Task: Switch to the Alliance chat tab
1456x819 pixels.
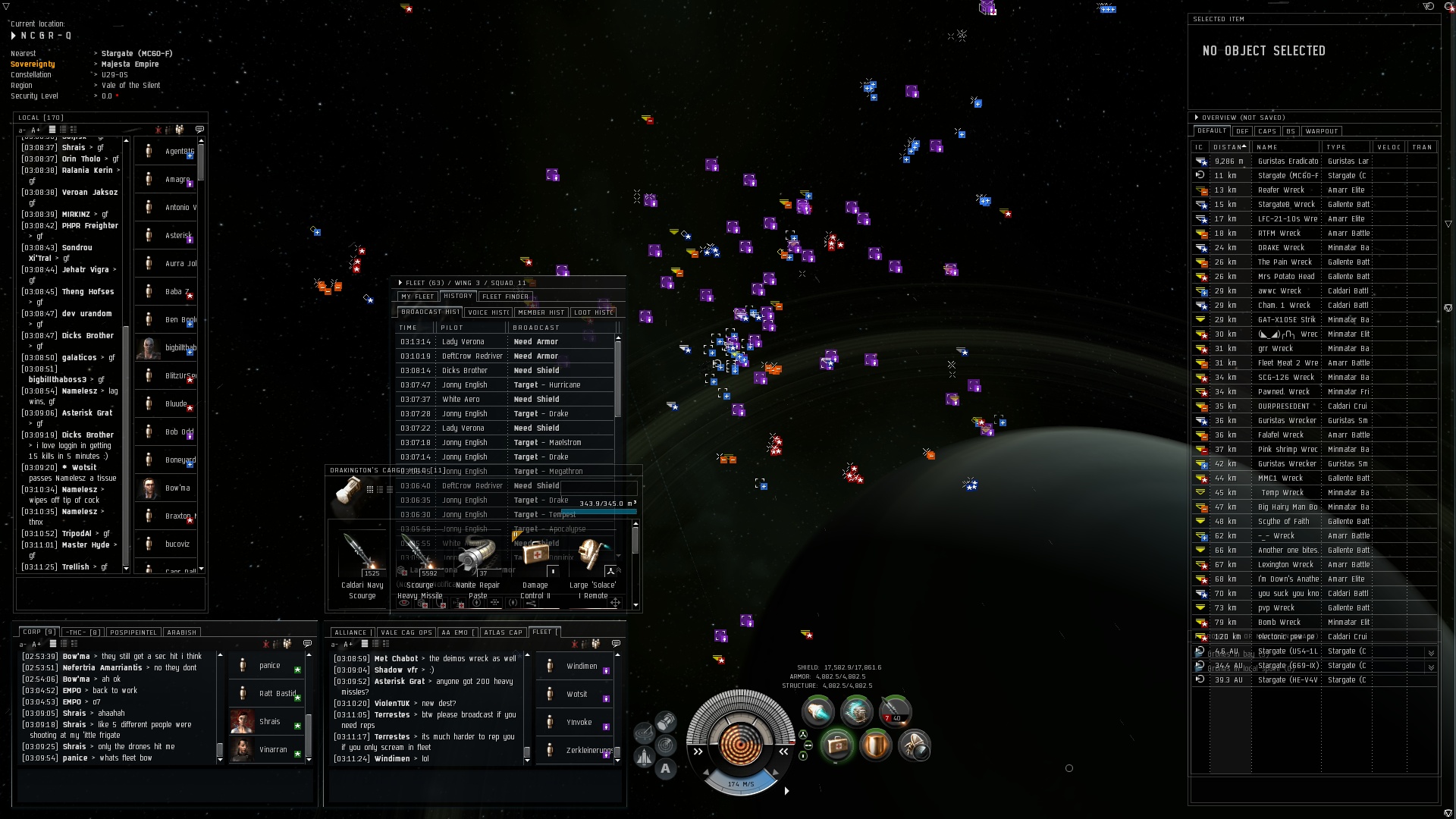Action: pyautogui.click(x=351, y=632)
